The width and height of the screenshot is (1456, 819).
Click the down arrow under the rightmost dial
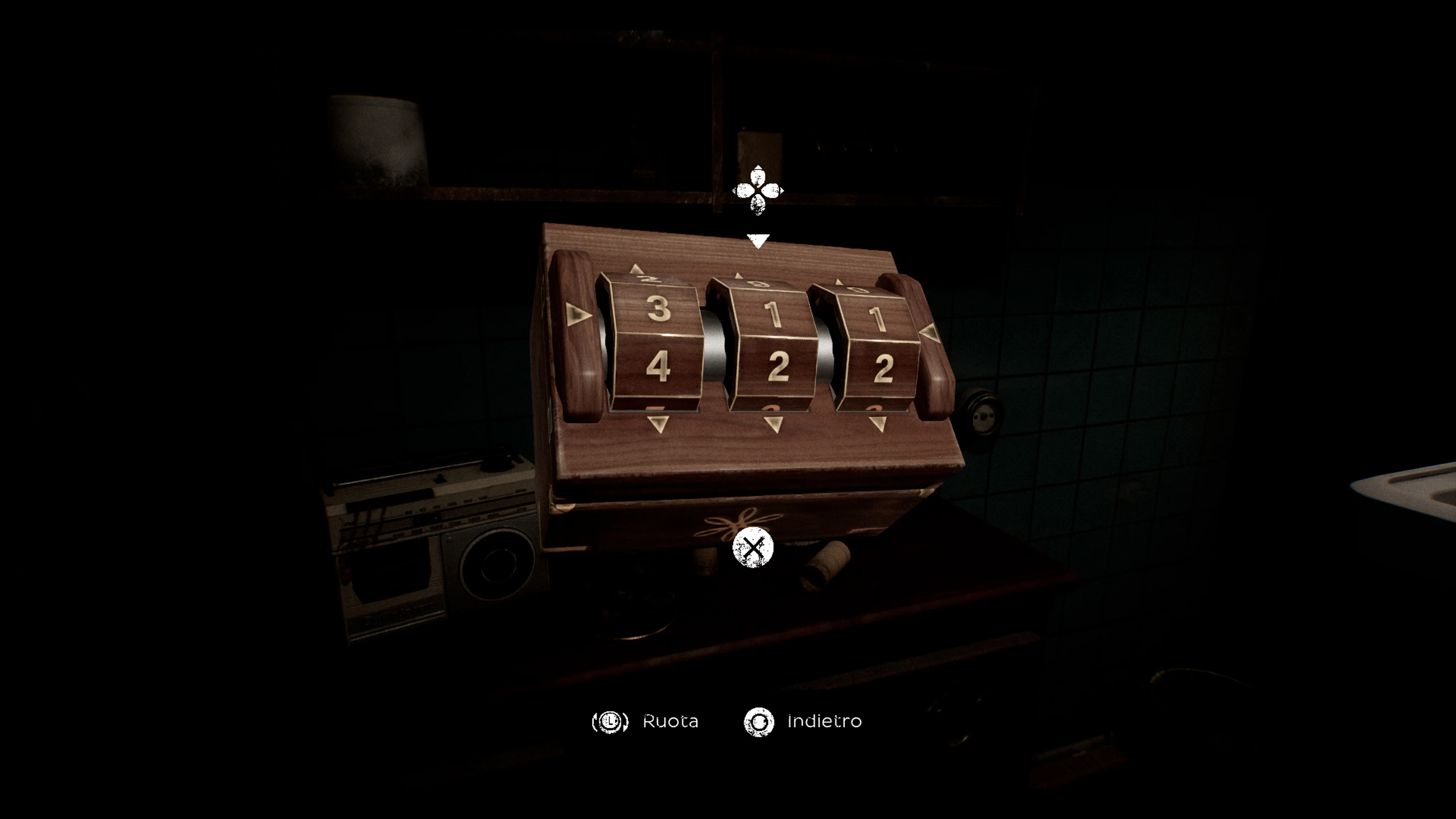tap(878, 424)
